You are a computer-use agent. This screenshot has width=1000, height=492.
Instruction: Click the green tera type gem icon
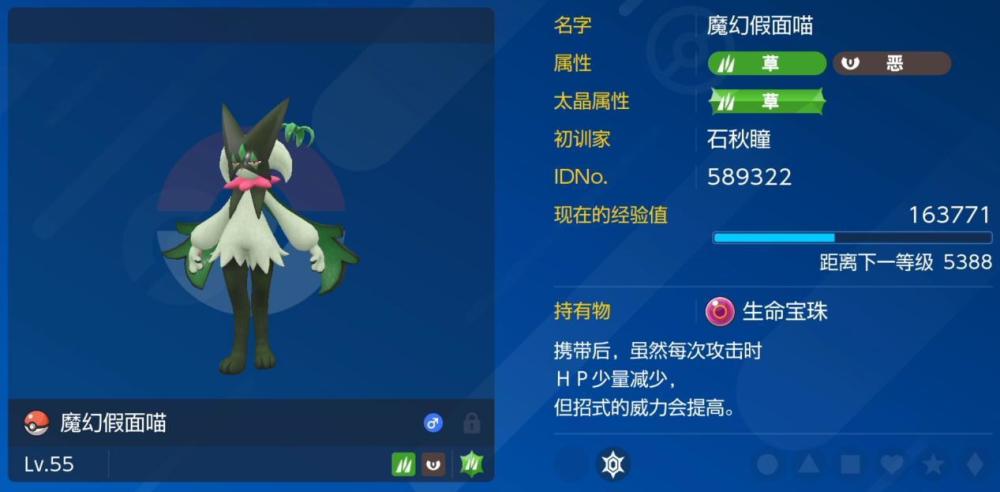[x=471, y=464]
